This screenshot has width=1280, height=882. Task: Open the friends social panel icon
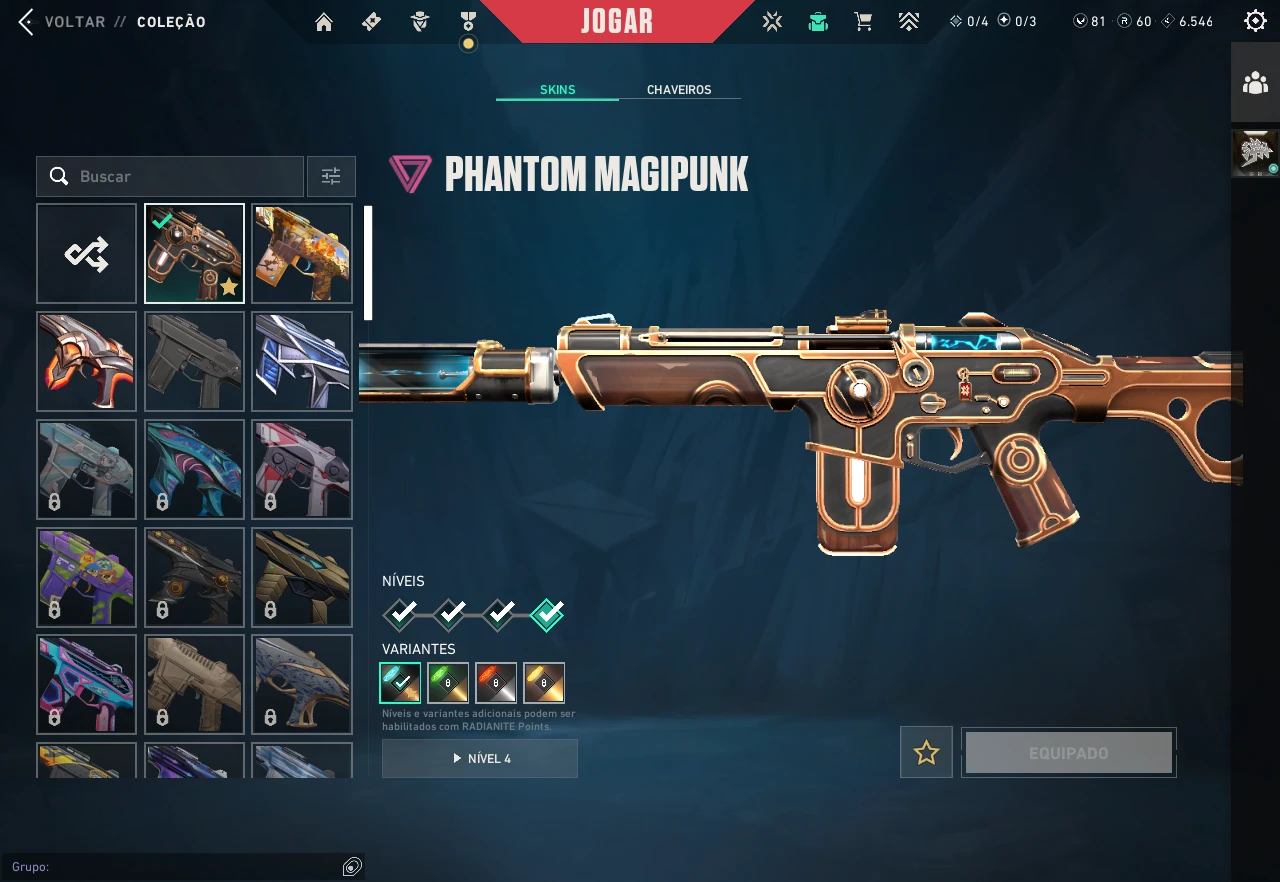coord(1255,83)
